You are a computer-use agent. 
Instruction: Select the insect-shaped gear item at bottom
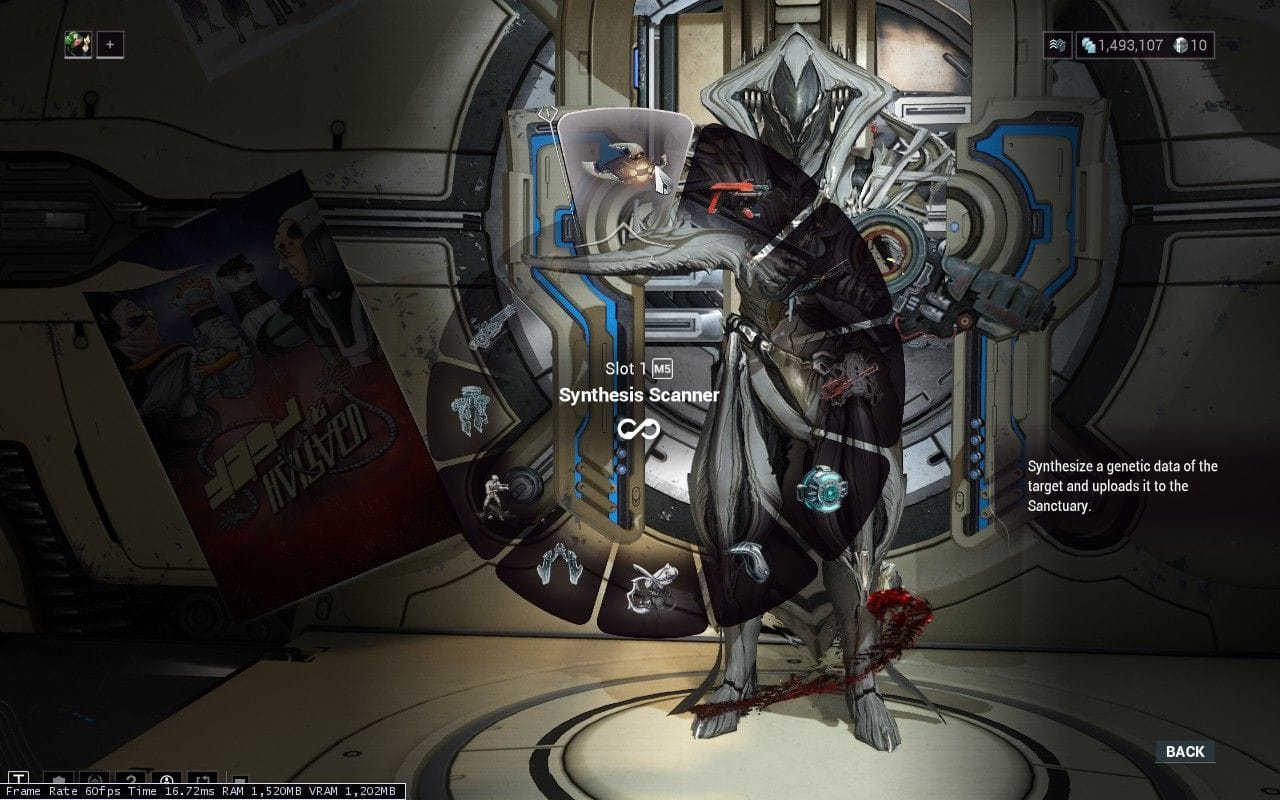[649, 585]
